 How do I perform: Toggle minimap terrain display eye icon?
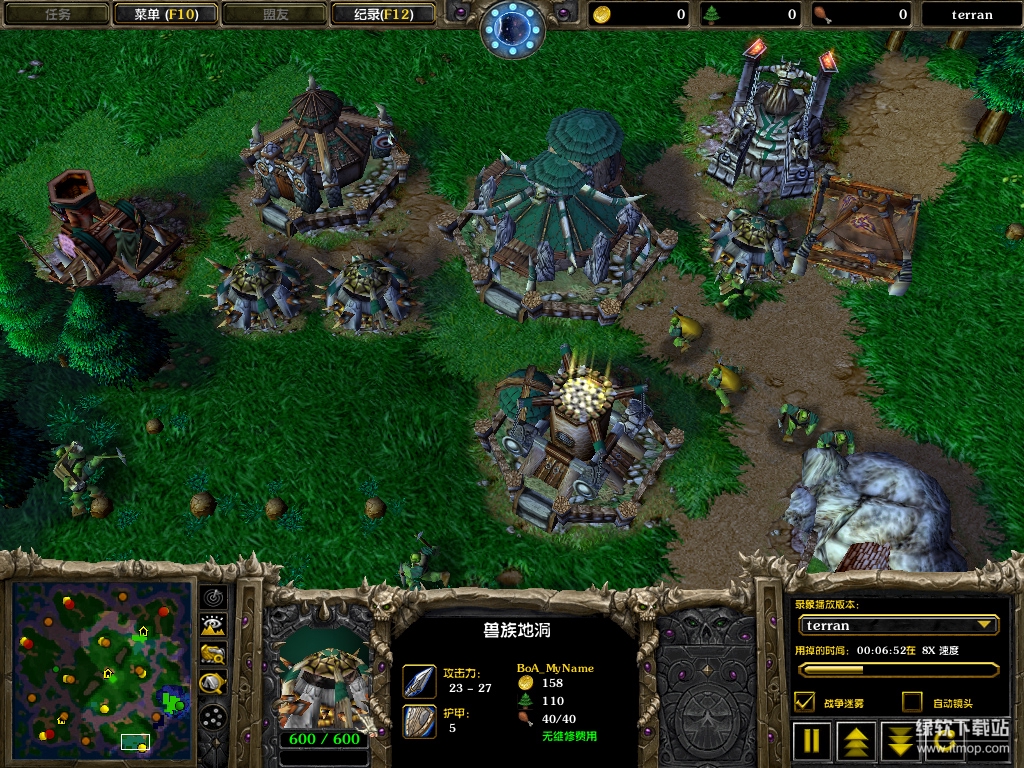(x=213, y=625)
